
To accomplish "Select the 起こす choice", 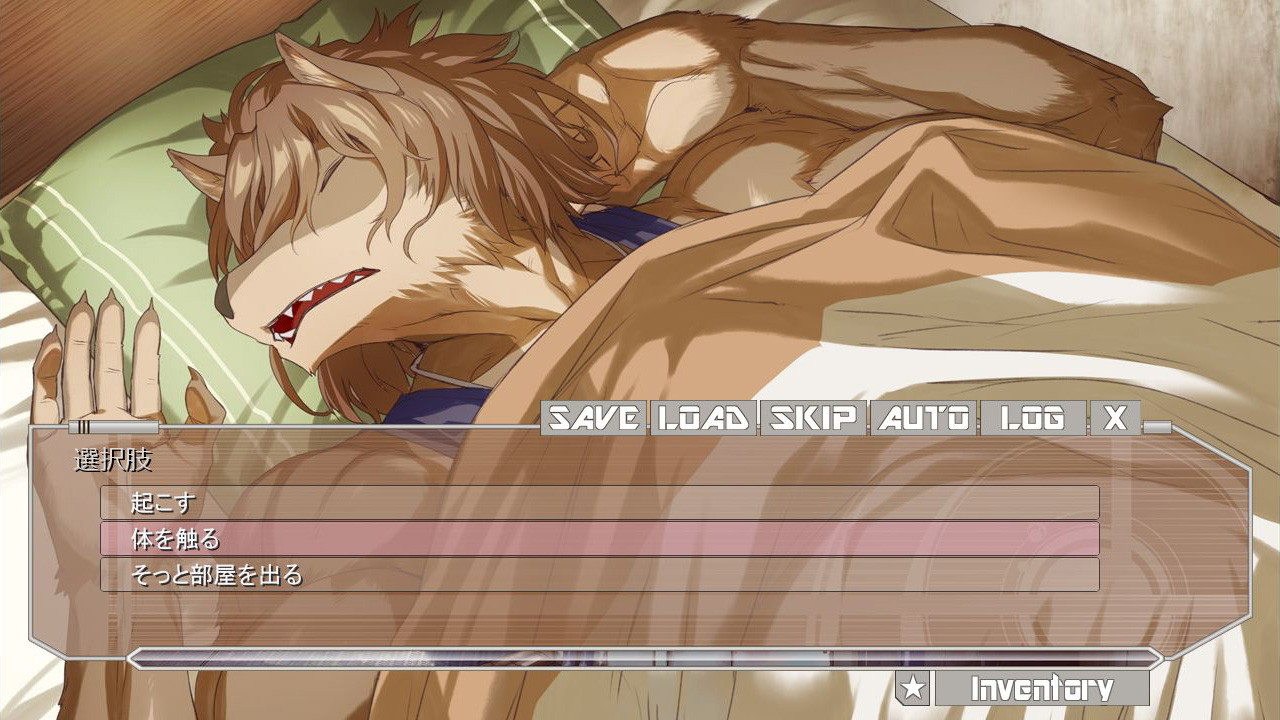I will [600, 503].
